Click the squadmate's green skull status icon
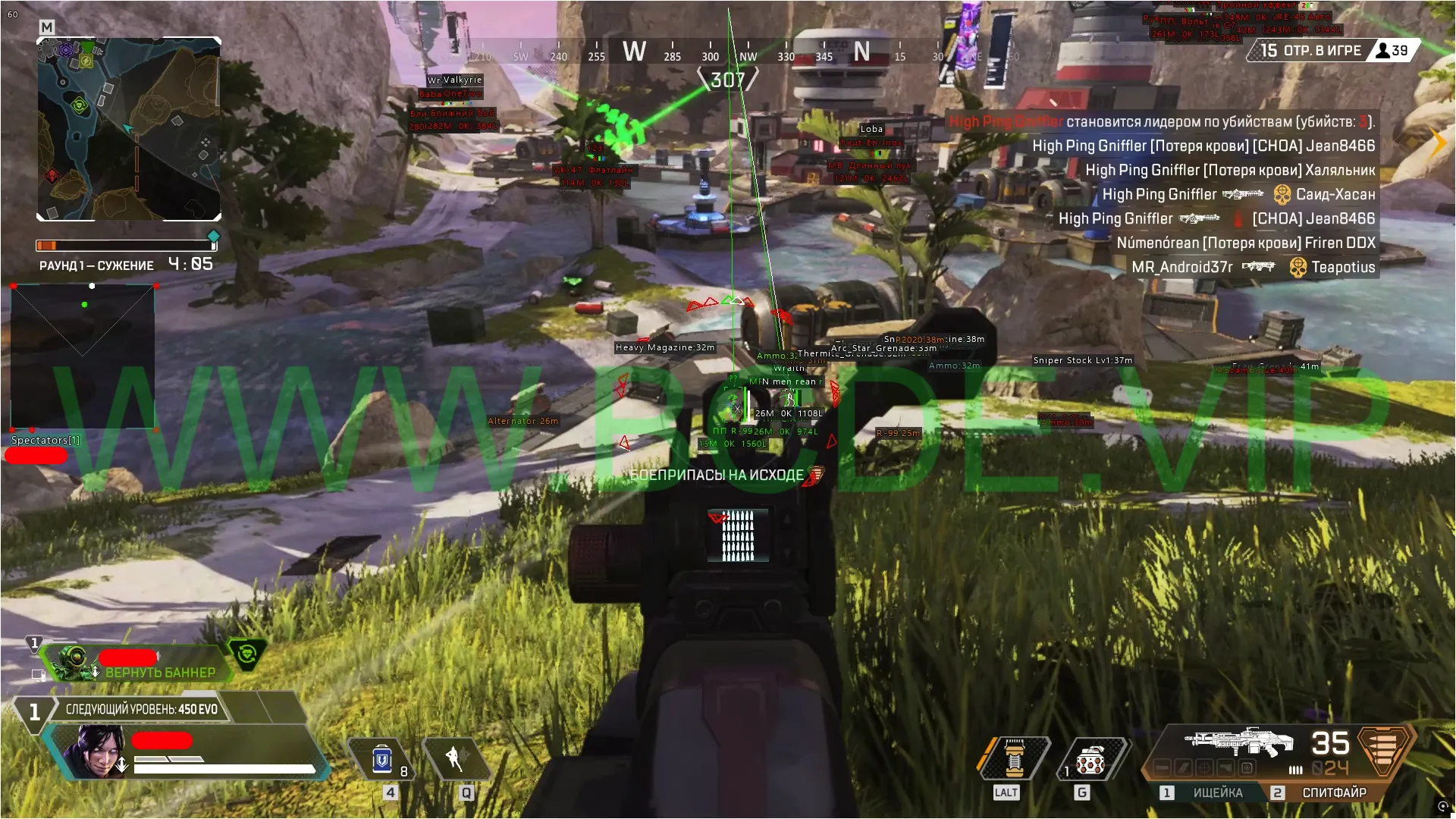The height and width of the screenshot is (819, 1456). [x=247, y=653]
